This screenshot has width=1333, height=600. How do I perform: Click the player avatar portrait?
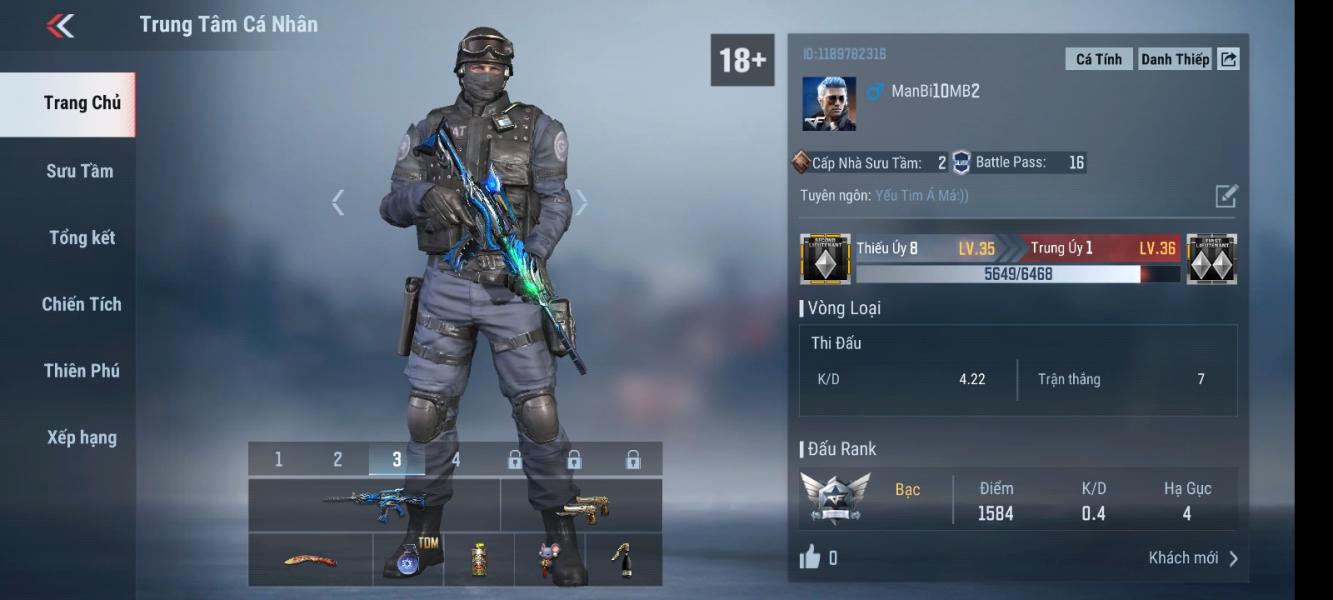coord(829,104)
